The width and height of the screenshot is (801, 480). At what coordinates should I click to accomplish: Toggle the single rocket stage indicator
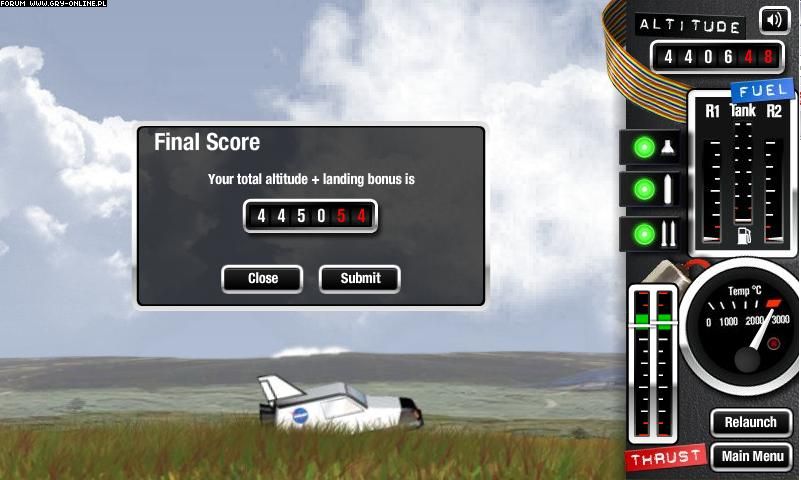click(652, 190)
